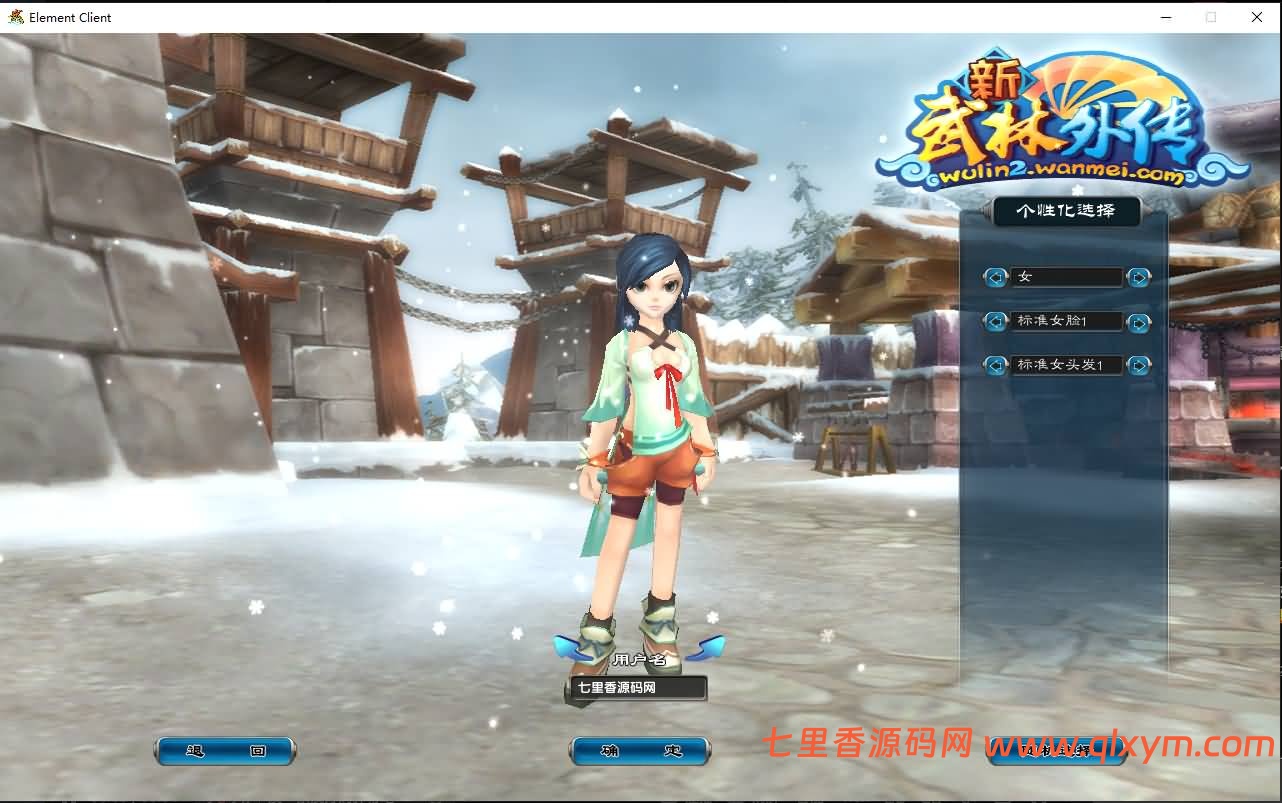Viewport: 1282px width, 803px height.
Task: Open the gender selector showing 女
Action: [1066, 277]
